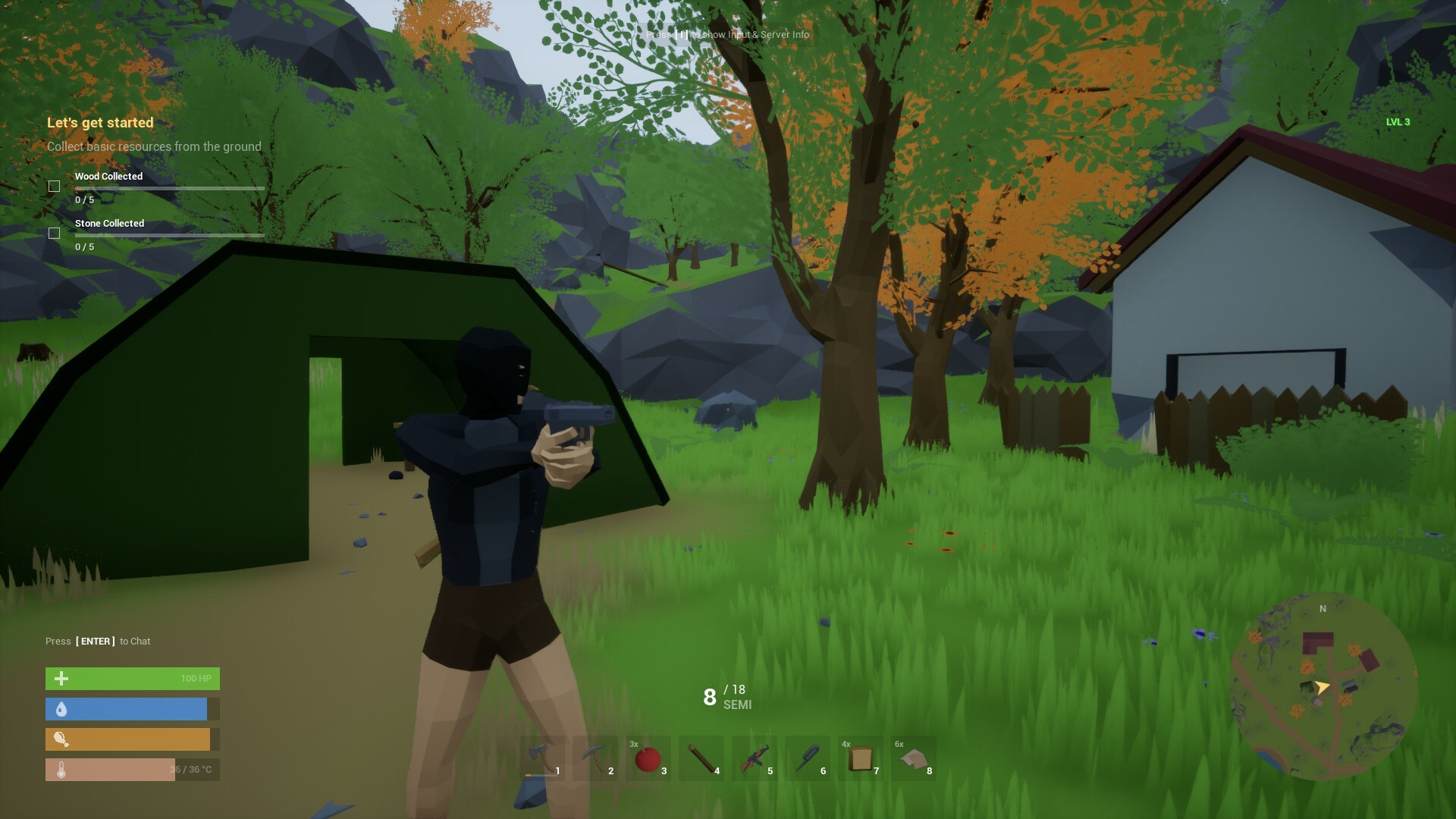This screenshot has width=1456, height=819.
Task: Select the wooden club in slot 4
Action: [x=702, y=758]
